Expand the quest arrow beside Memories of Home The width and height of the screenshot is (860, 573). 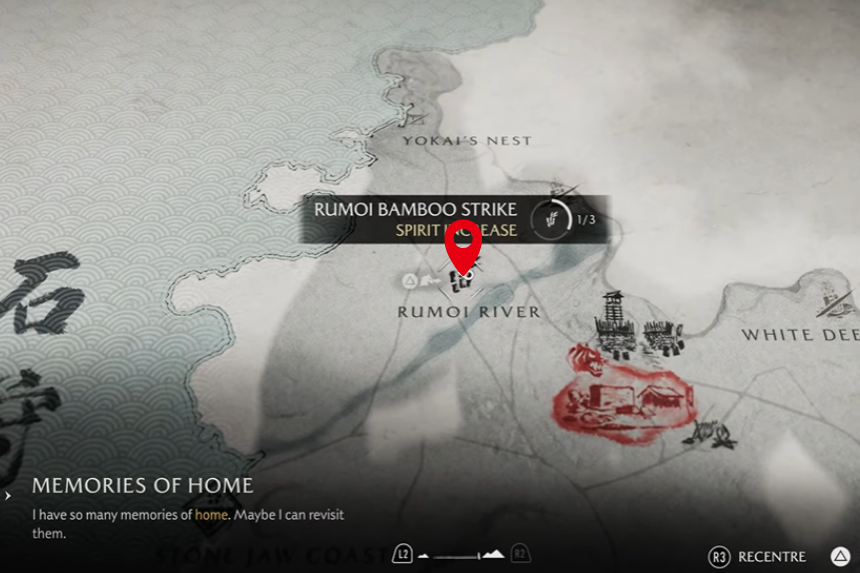pos(8,494)
